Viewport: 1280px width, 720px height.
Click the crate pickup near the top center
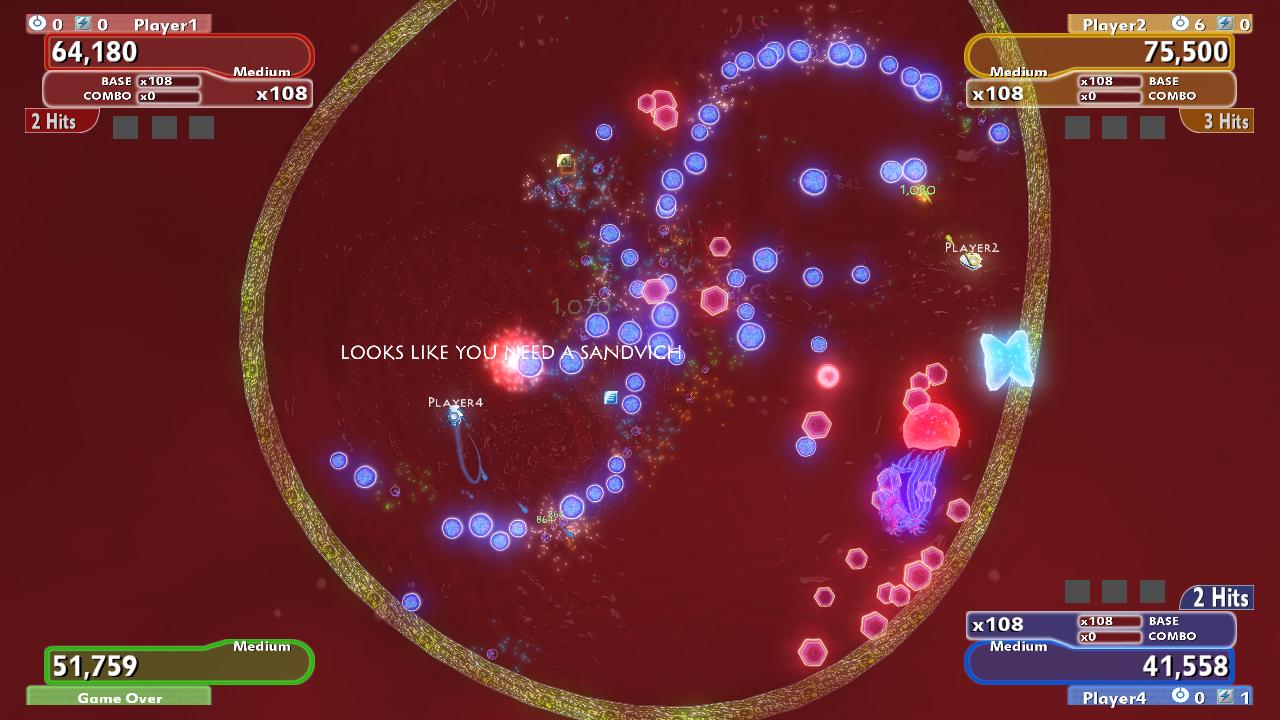coord(562,163)
